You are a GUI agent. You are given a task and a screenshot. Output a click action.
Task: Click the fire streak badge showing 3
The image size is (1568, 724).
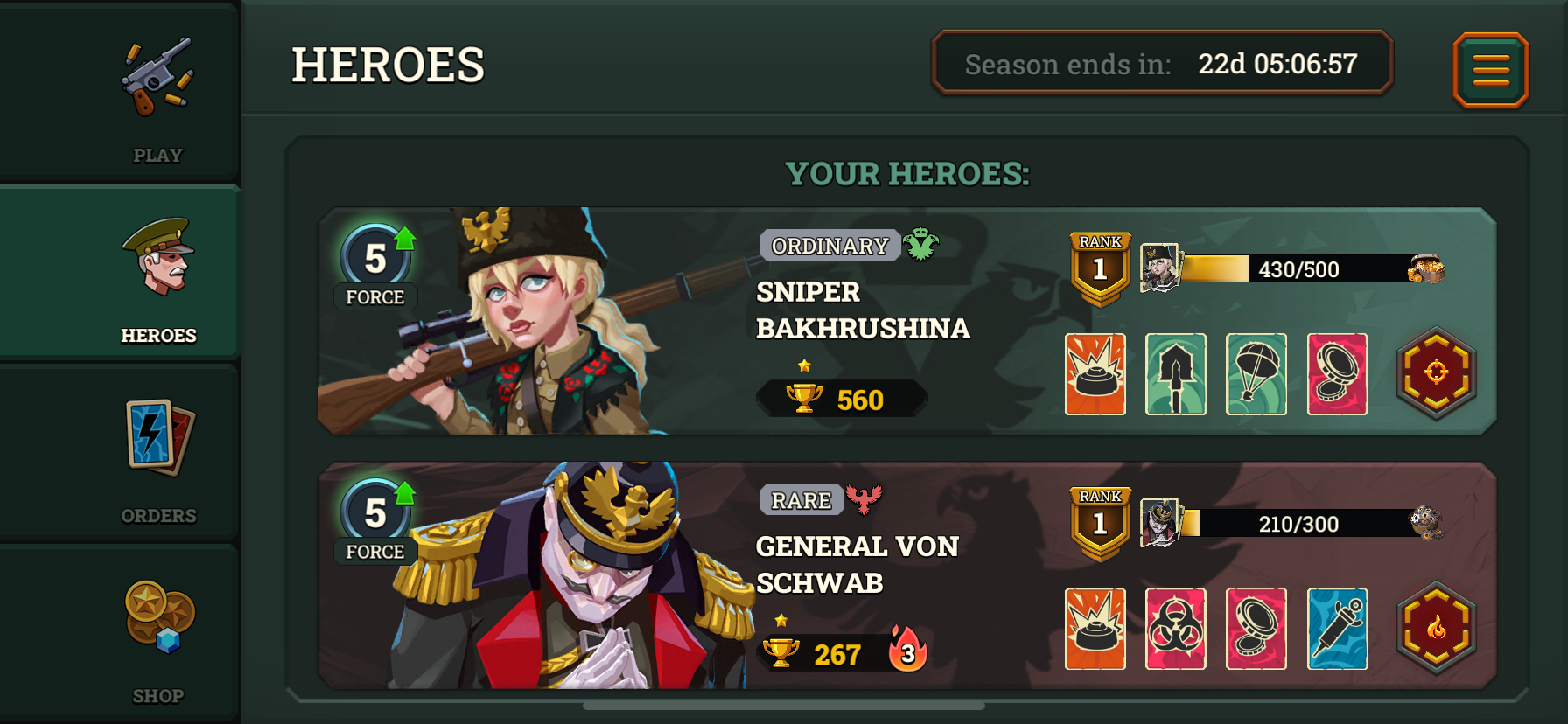(908, 653)
